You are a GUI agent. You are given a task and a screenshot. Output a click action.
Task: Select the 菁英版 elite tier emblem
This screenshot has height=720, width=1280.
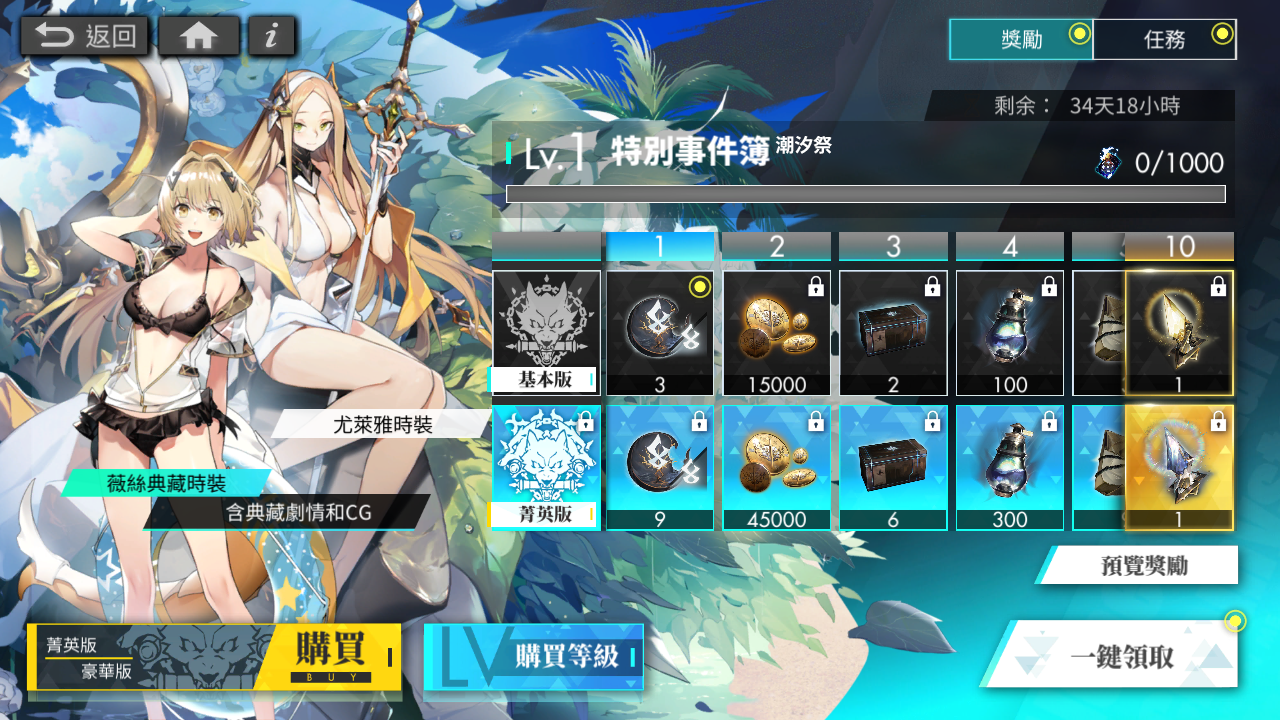(x=546, y=467)
